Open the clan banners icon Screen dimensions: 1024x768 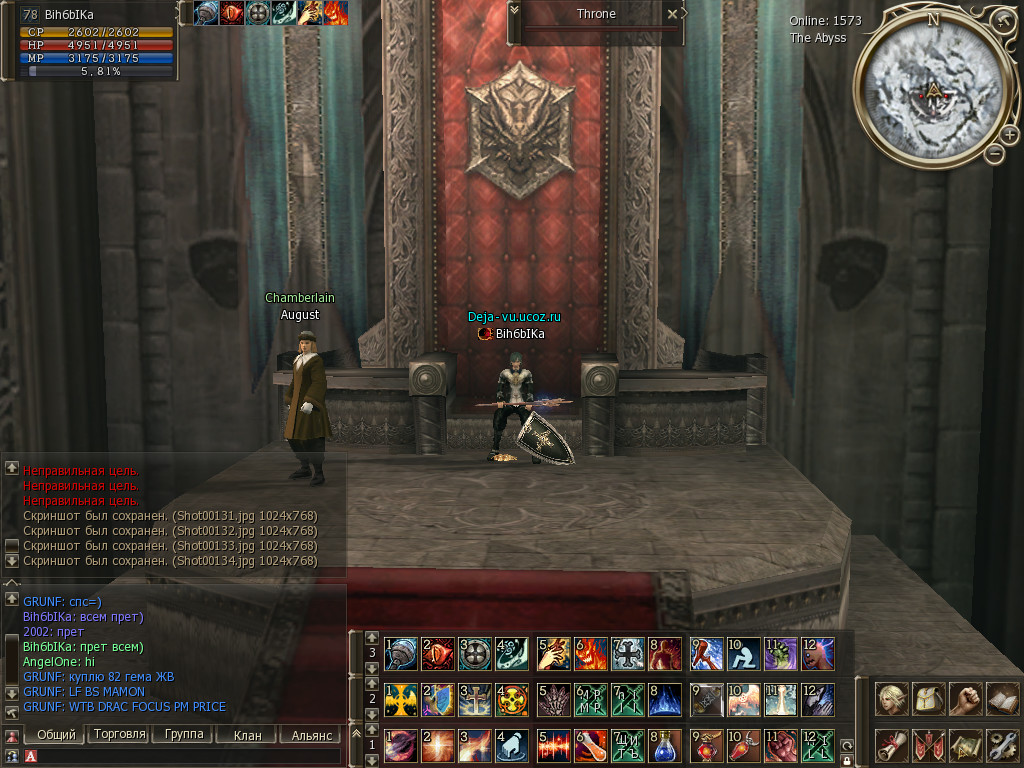(x=929, y=745)
